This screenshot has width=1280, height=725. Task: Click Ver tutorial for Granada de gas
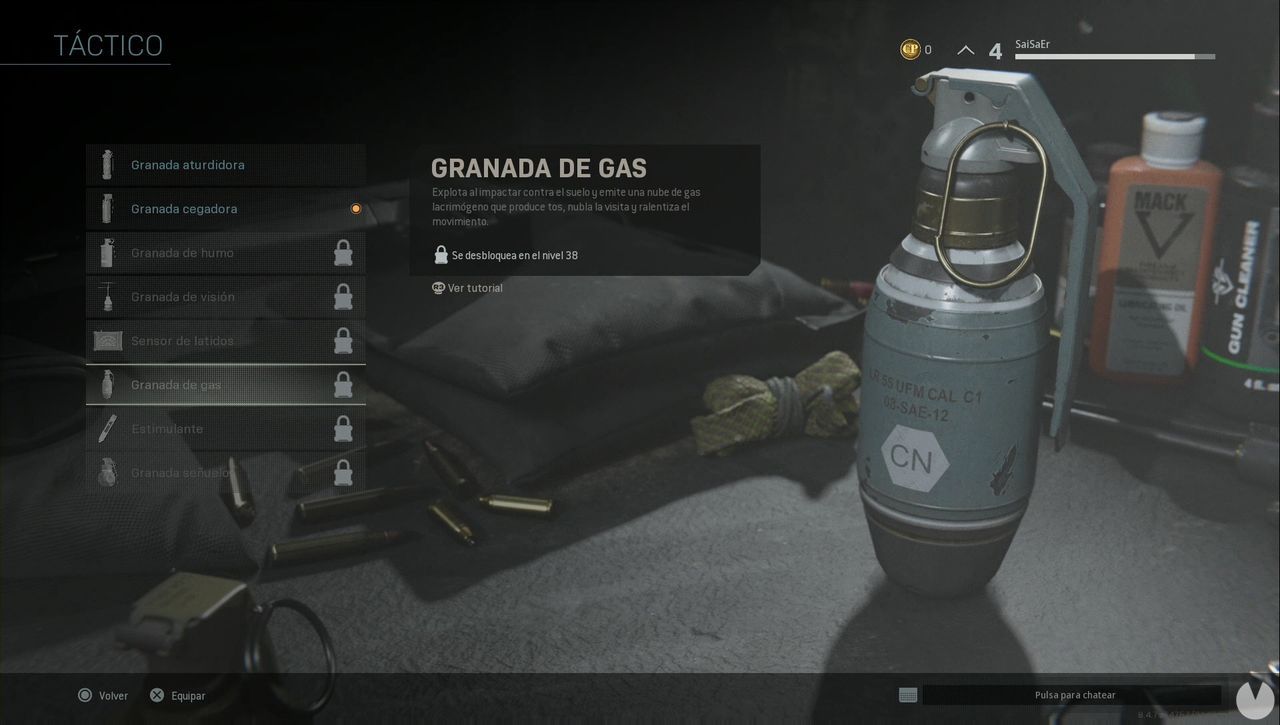(x=477, y=287)
